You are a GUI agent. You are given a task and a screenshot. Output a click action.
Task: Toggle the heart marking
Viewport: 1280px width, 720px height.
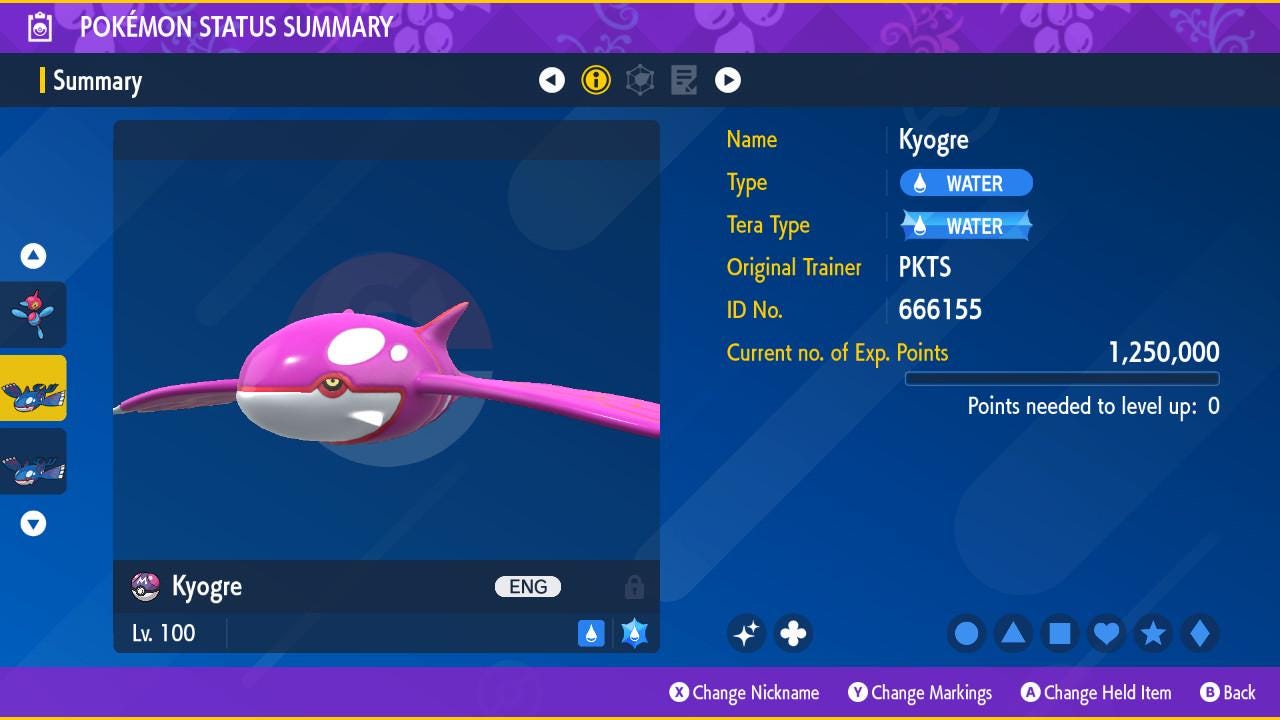coord(1106,633)
